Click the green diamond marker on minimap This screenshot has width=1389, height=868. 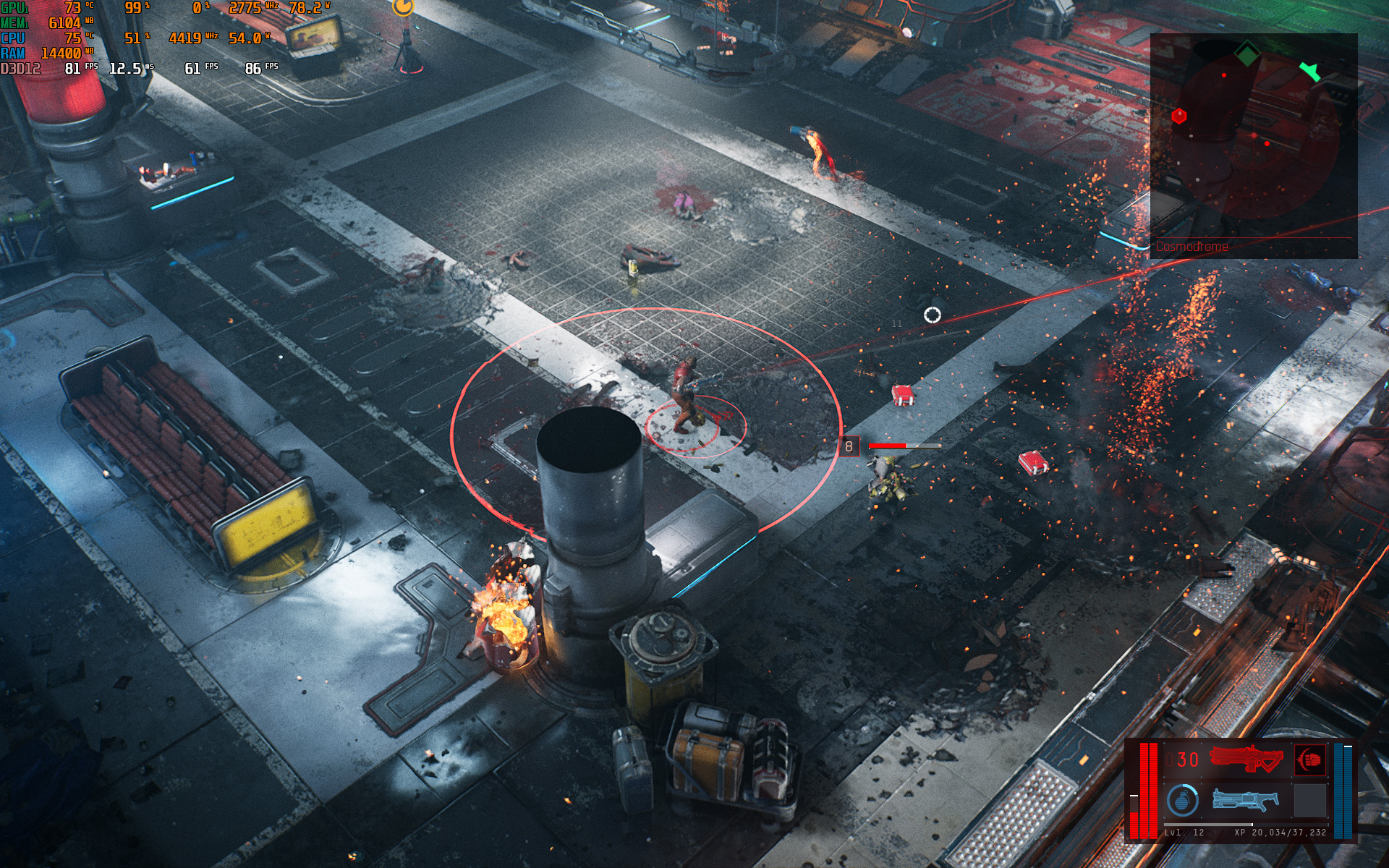click(1246, 53)
